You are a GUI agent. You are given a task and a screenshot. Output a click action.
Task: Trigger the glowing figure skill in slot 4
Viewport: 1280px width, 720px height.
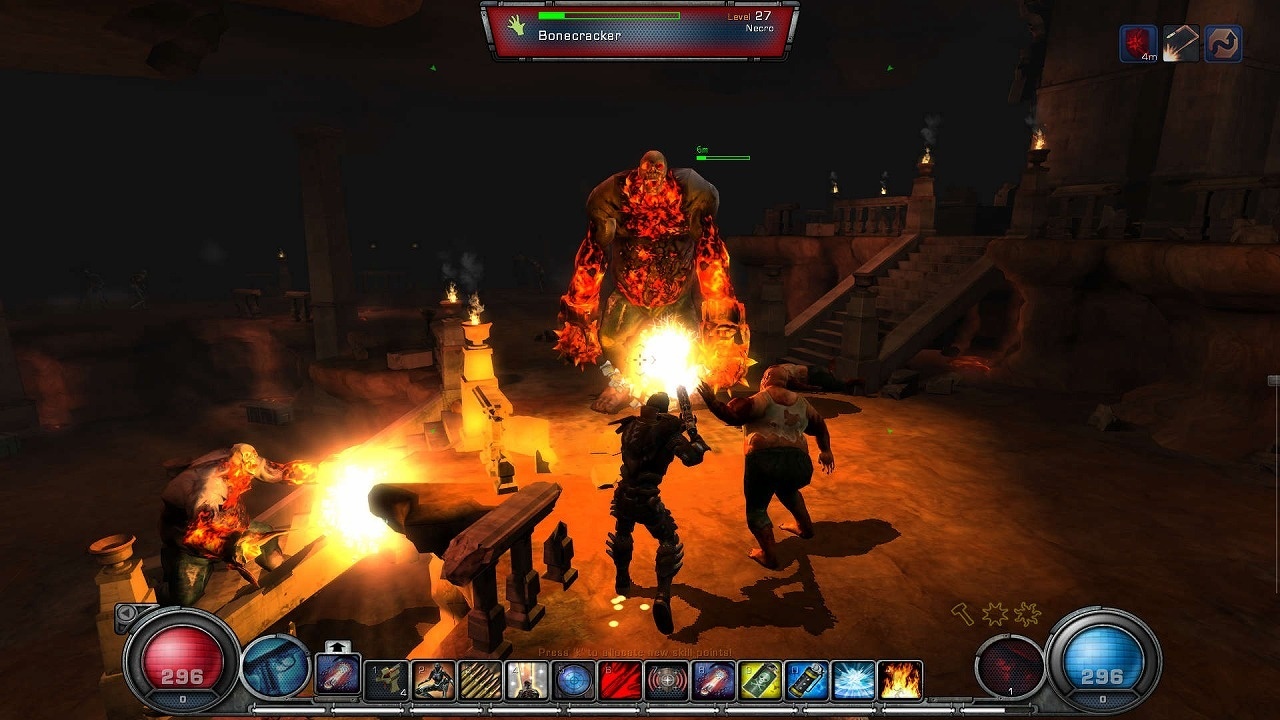click(527, 680)
